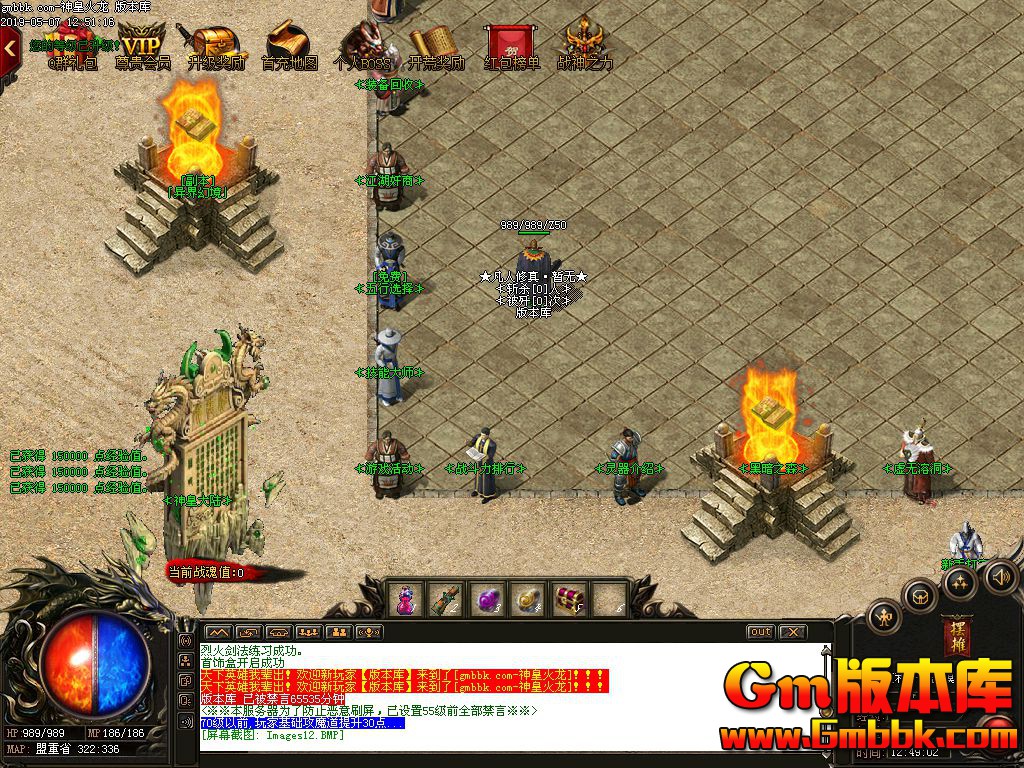1024x768 pixels.
Task: Open the 红包榜单 red banner
Action: (x=511, y=45)
